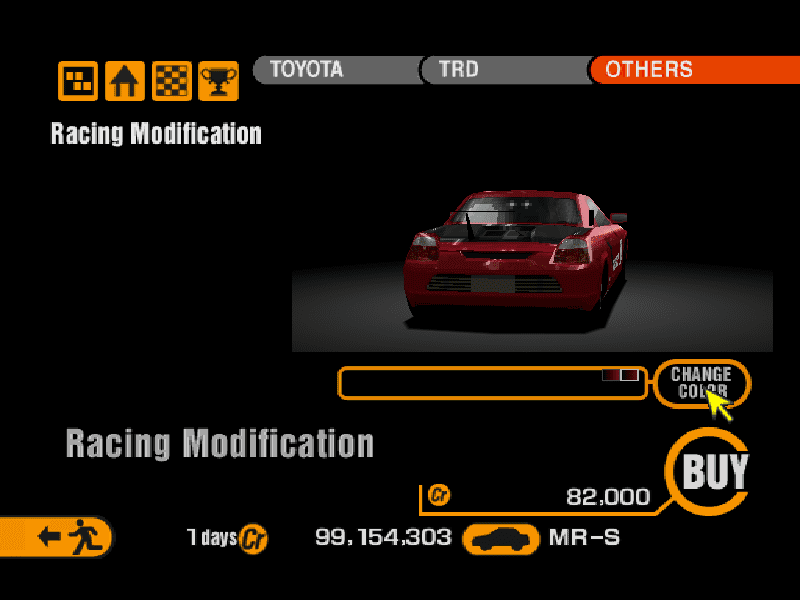
Task: Open the TRD tab
Action: click(x=500, y=70)
